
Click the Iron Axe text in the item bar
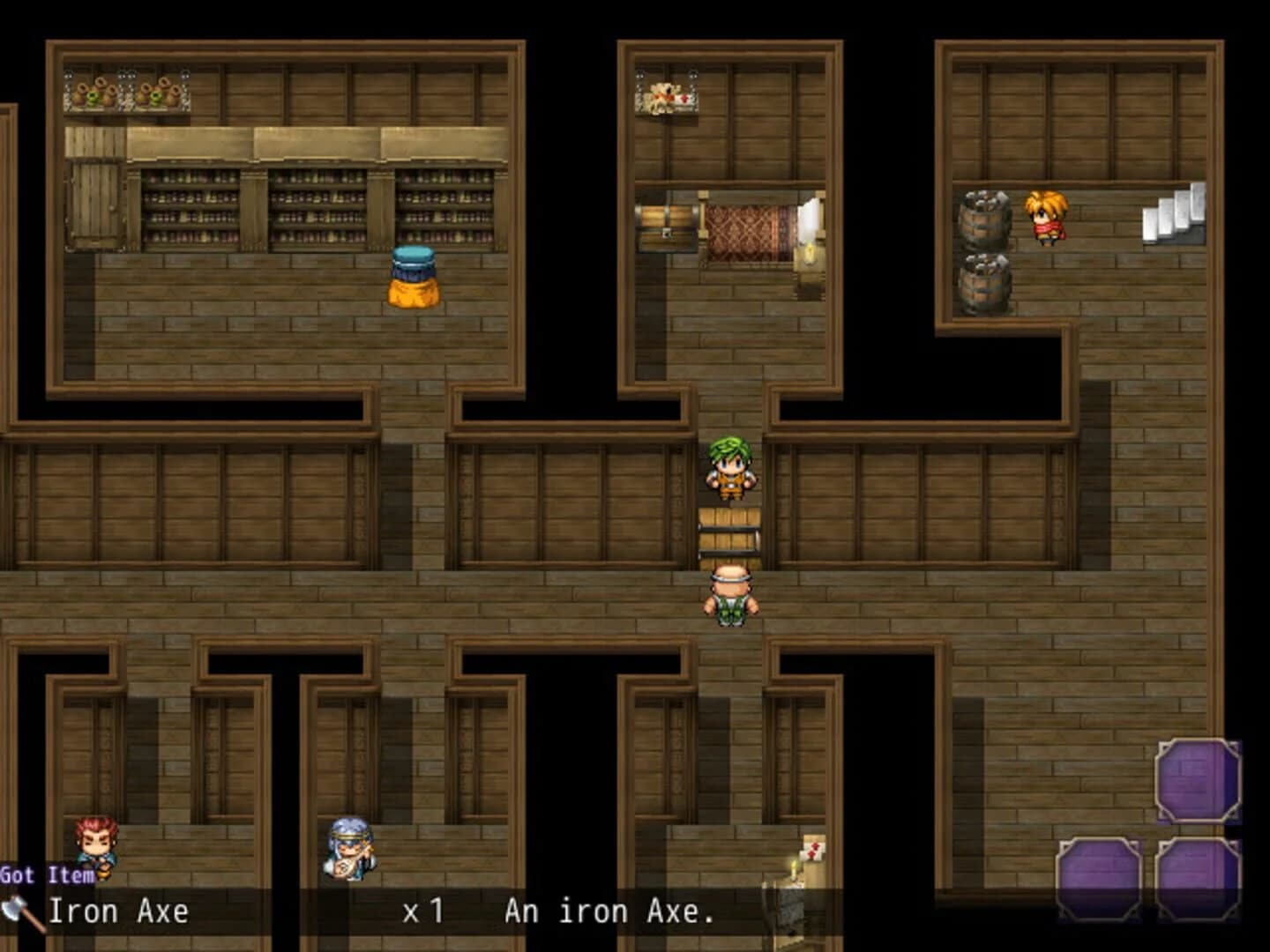(119, 911)
